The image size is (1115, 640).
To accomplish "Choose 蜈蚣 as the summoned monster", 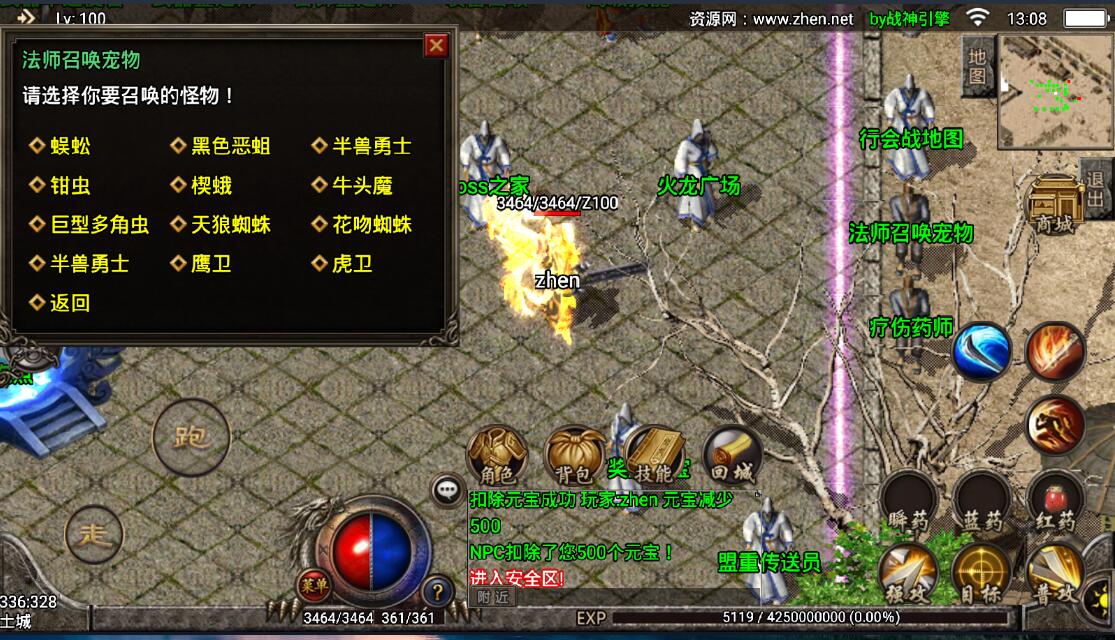I will point(70,146).
